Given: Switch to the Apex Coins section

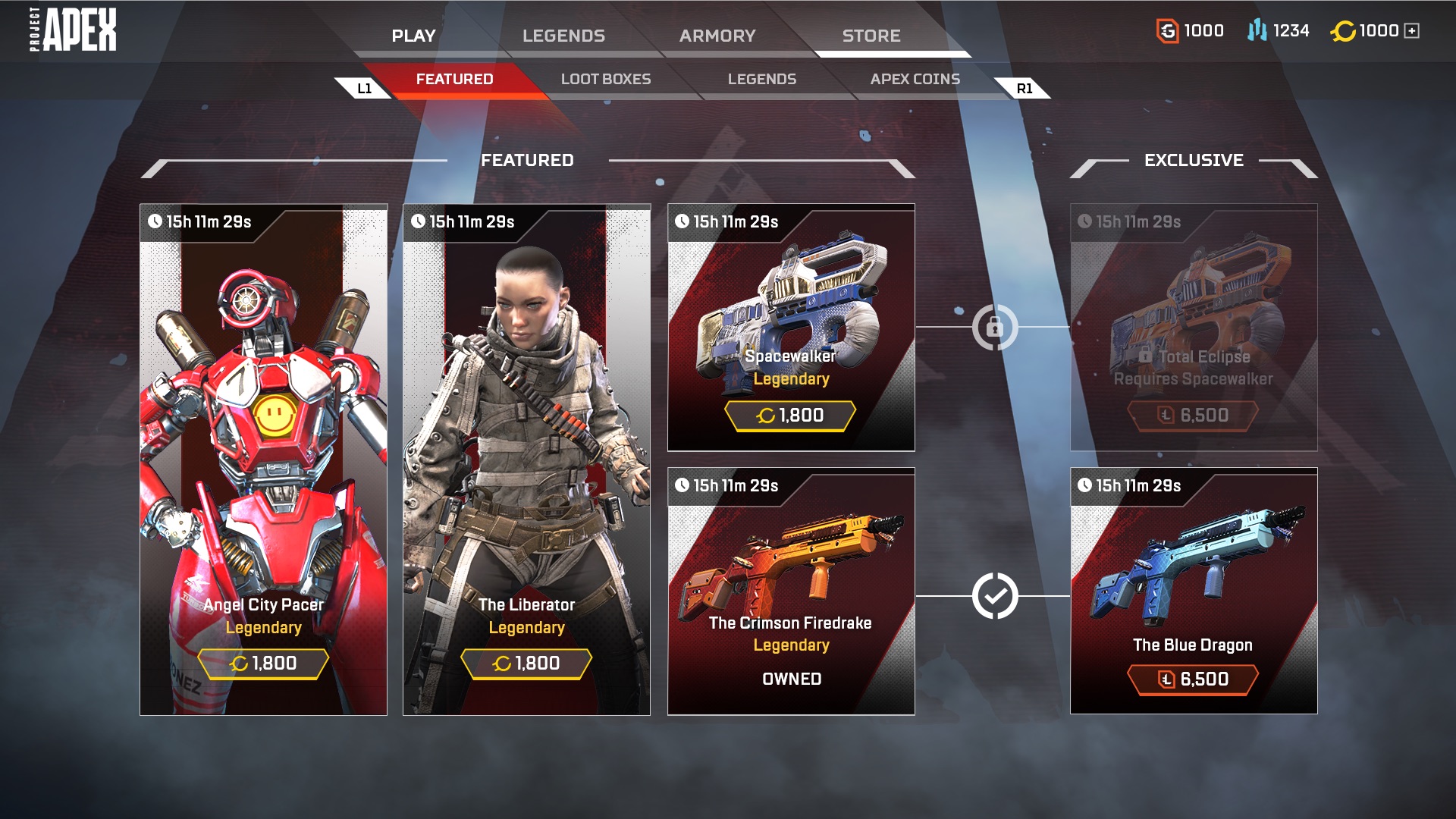Looking at the screenshot, I should 915,79.
